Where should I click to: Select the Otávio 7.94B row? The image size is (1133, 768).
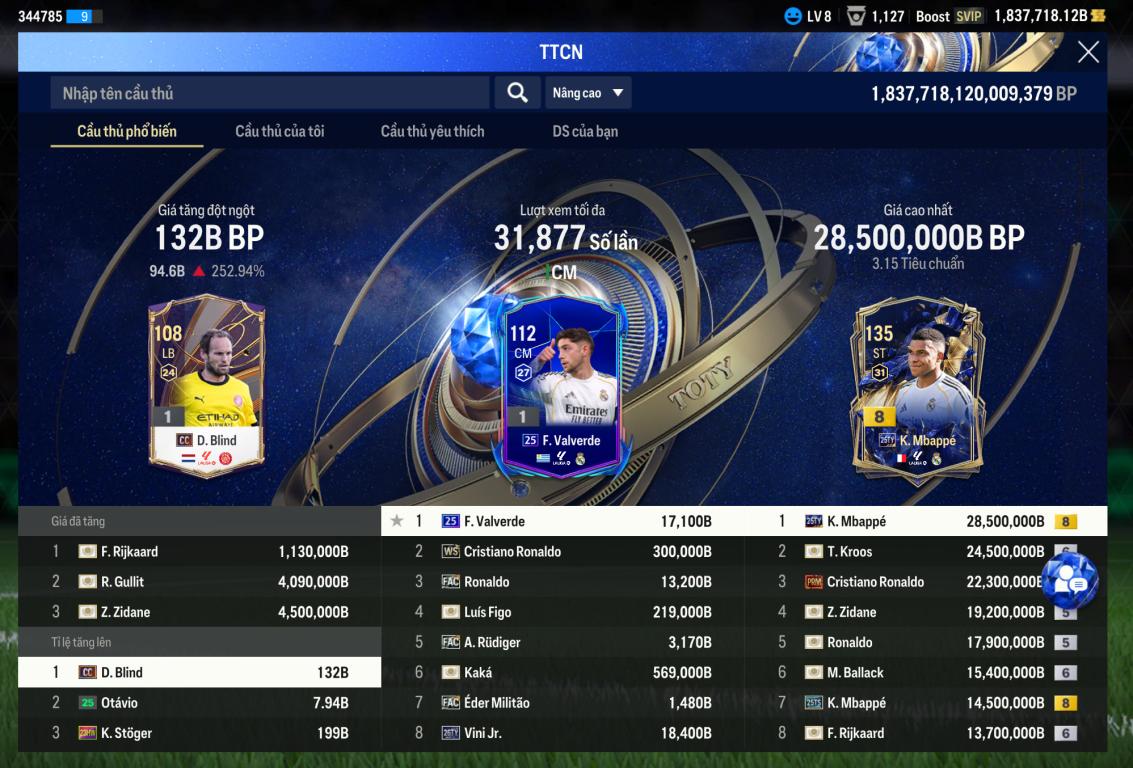pos(200,703)
